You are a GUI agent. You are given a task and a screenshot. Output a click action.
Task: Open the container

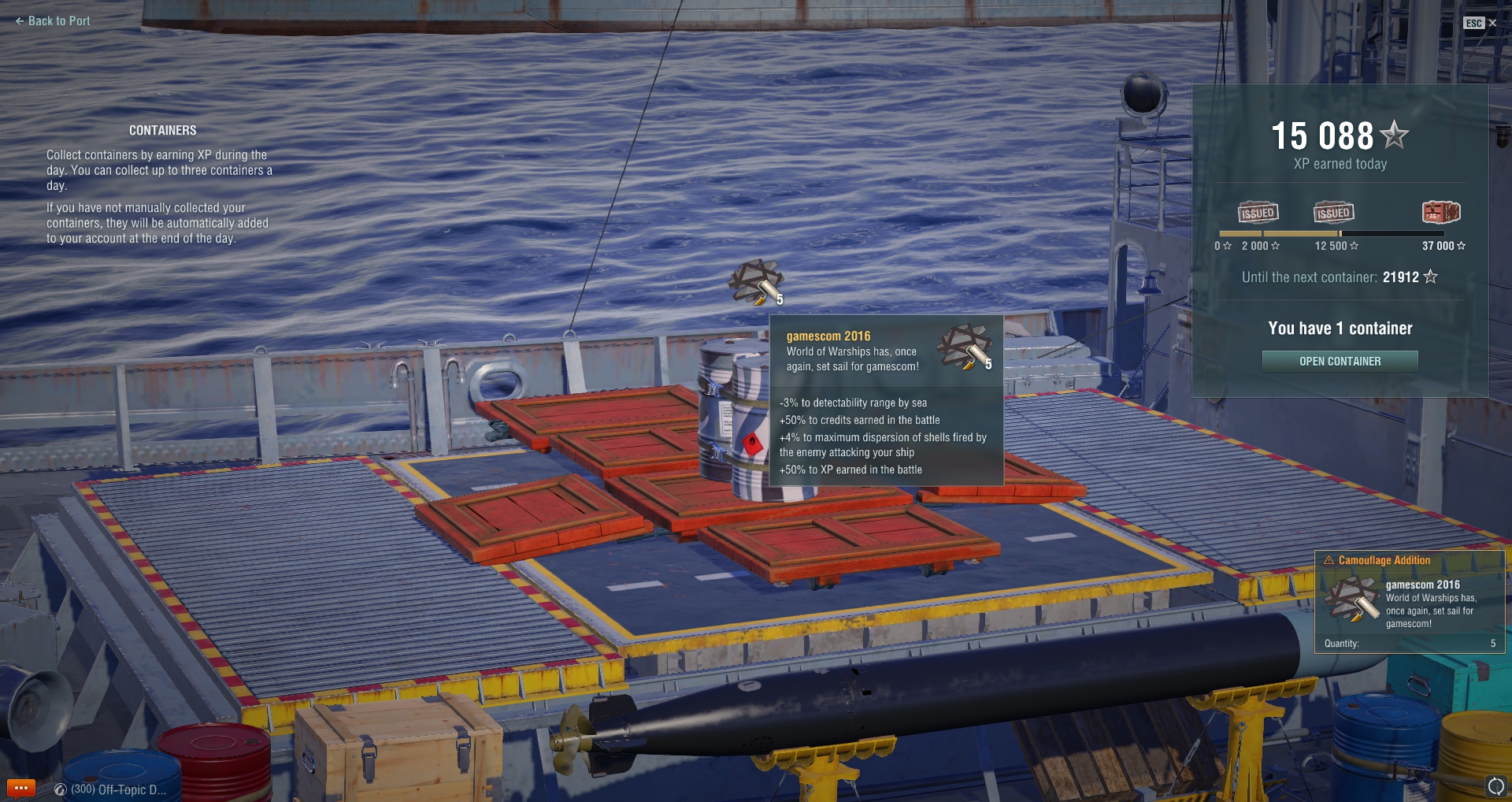(1340, 362)
